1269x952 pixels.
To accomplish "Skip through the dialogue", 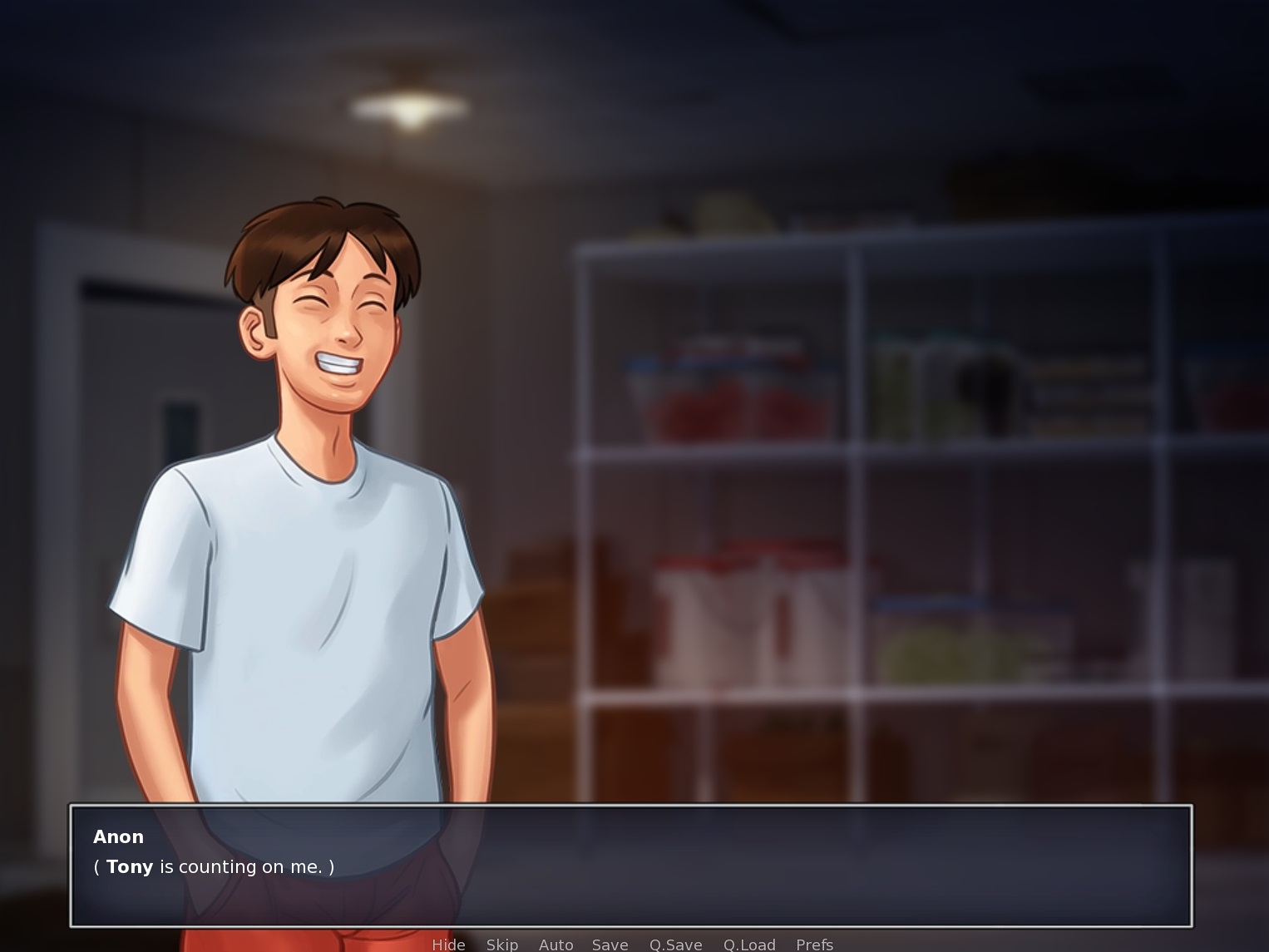I will coord(502,945).
